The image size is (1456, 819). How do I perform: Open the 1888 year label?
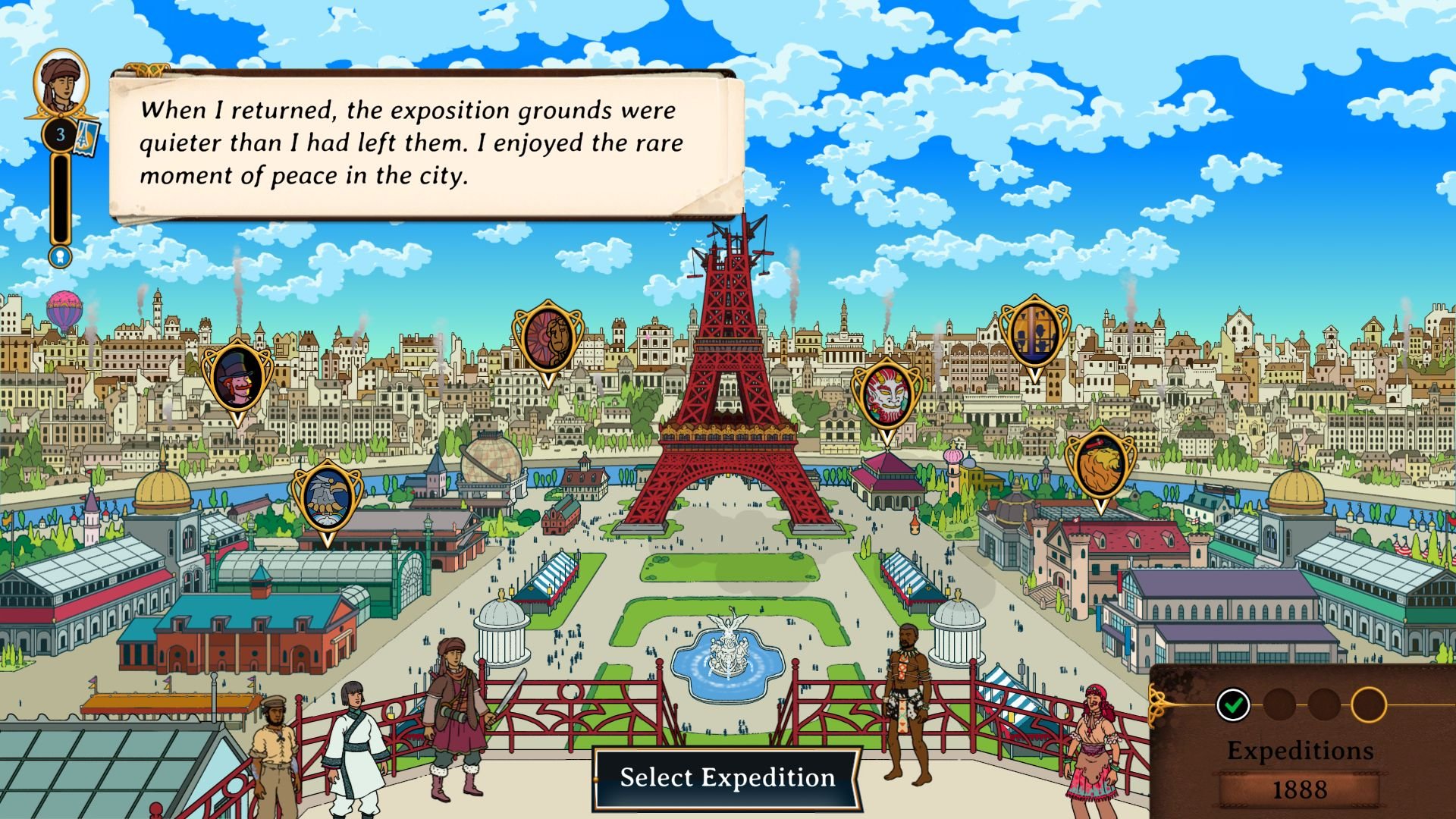1301,789
